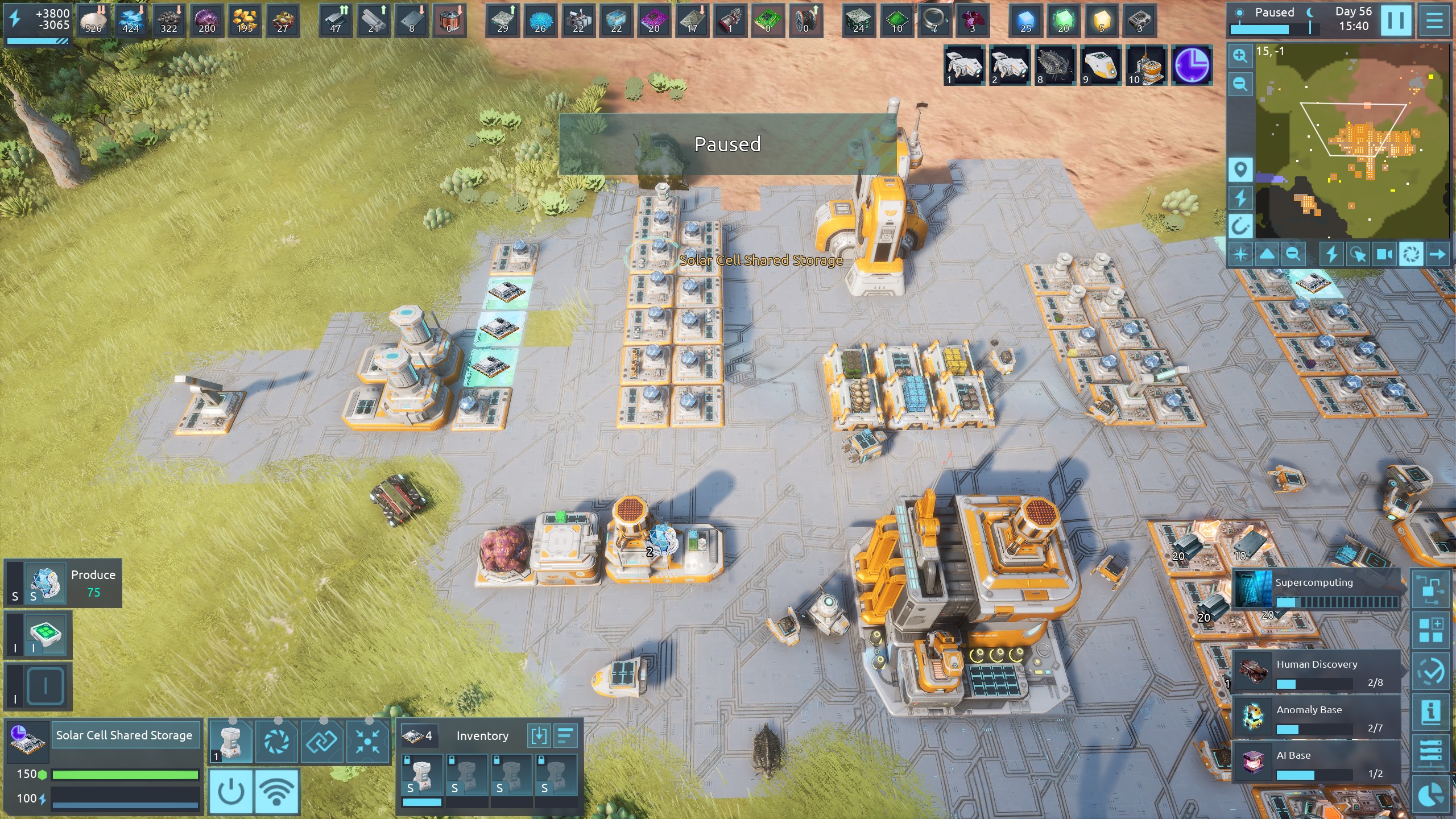Viewport: 1456px width, 819px height.
Task: Open the info book panel
Action: pyautogui.click(x=1431, y=712)
